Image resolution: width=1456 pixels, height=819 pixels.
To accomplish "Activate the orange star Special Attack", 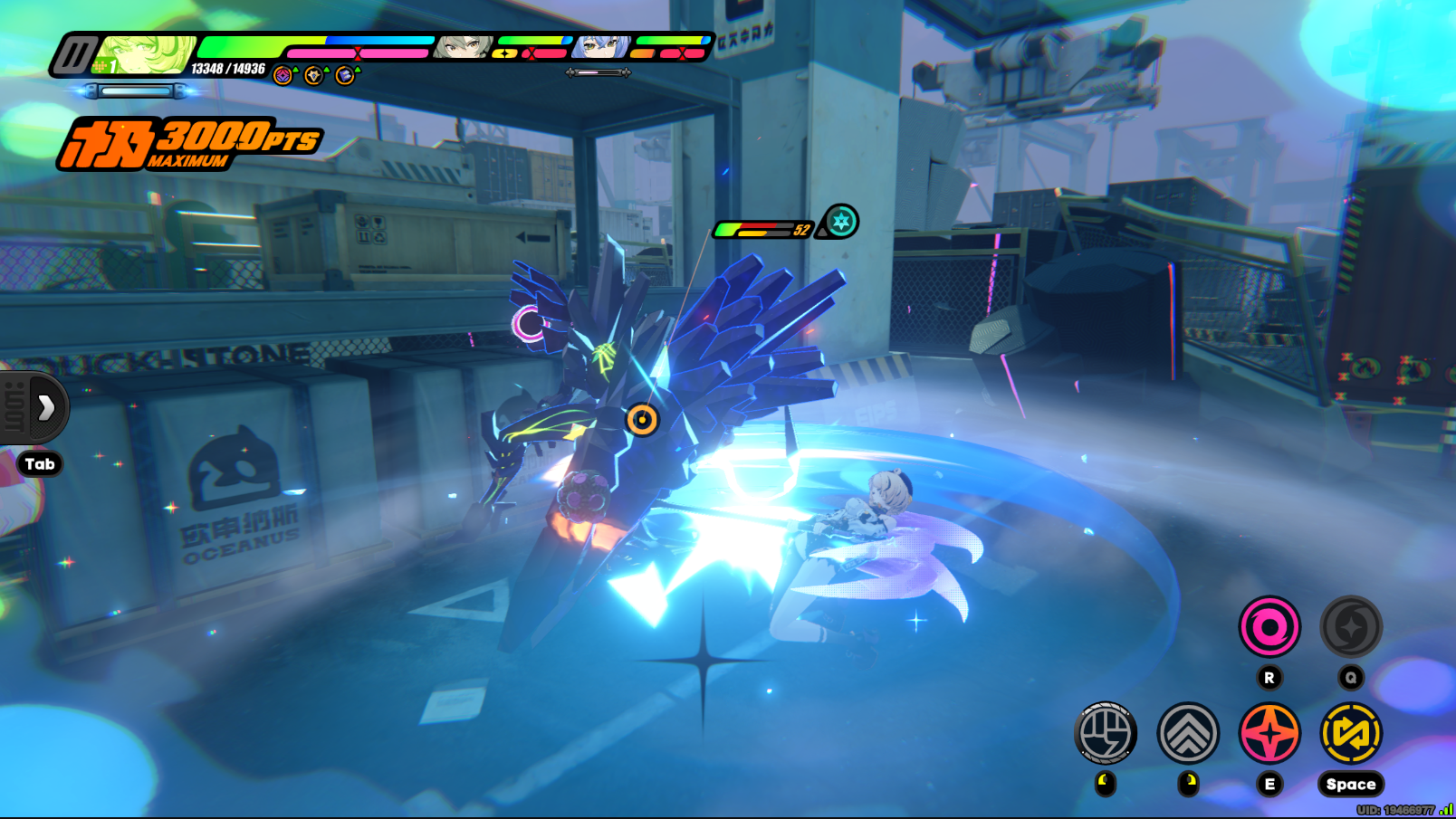I will pyautogui.click(x=1269, y=733).
